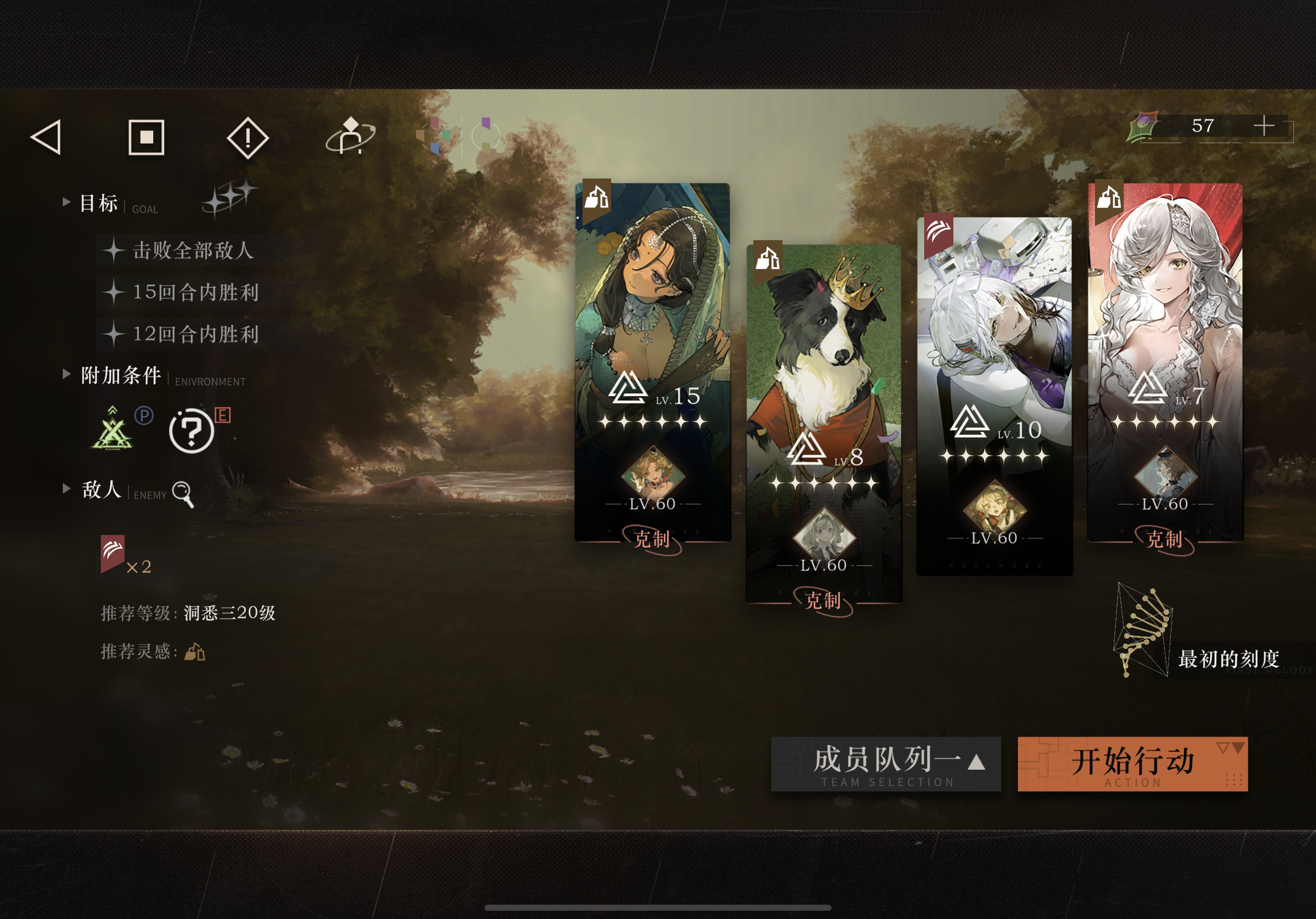
Task: Open the blue P passive condition icon
Action: pos(145,417)
